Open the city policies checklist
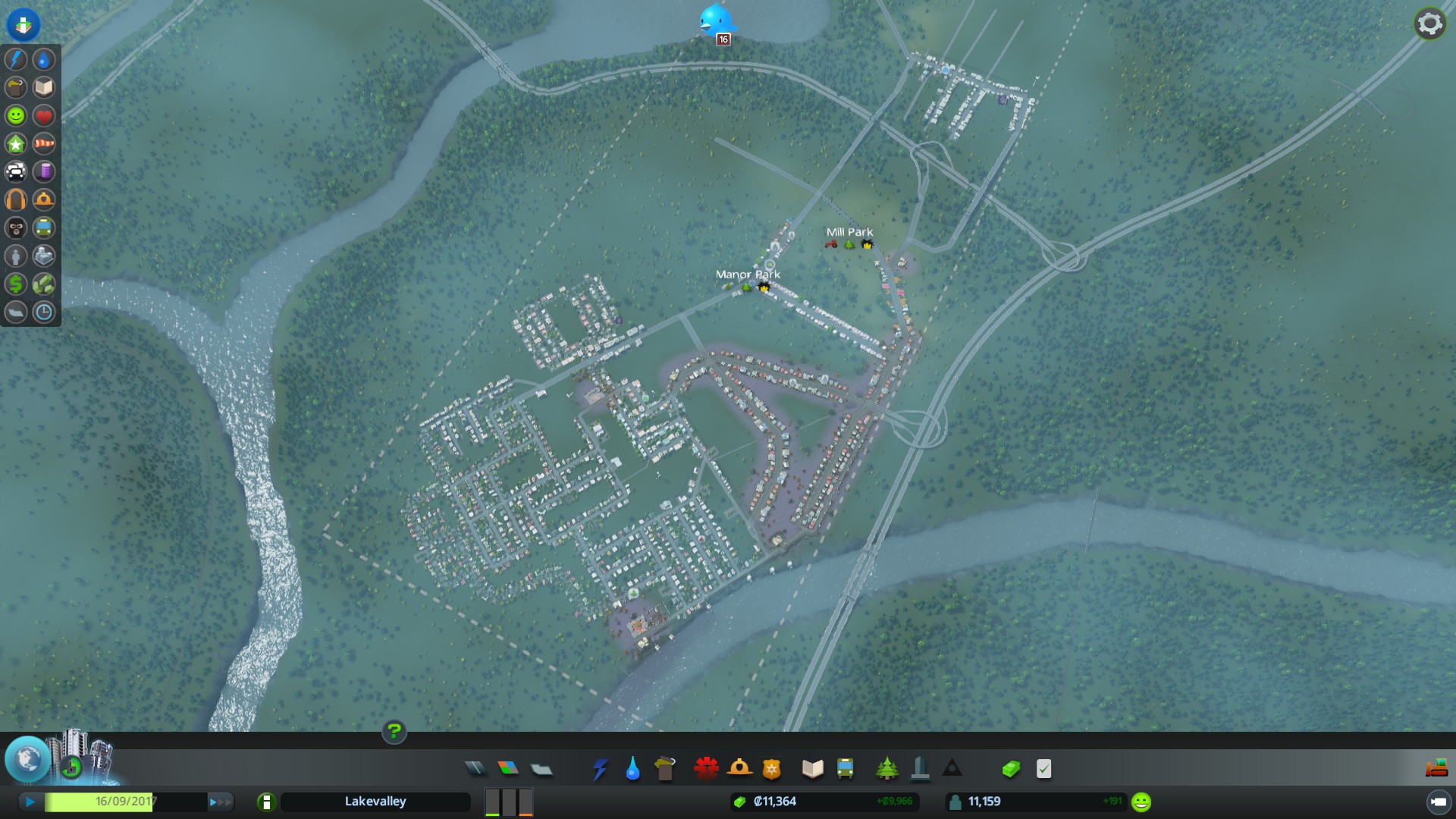1456x819 pixels. (x=1043, y=769)
